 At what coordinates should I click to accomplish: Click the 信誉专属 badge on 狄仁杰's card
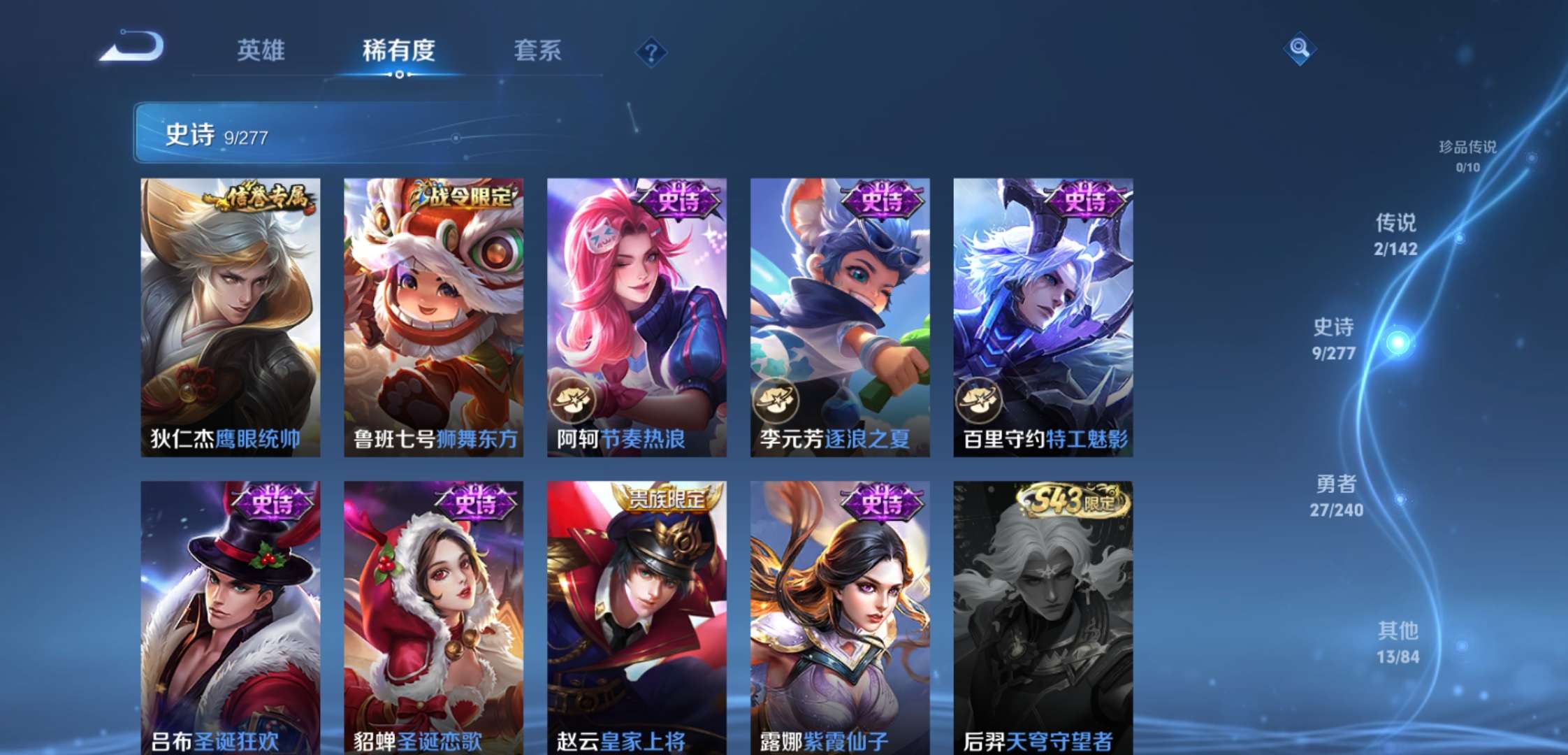click(256, 198)
